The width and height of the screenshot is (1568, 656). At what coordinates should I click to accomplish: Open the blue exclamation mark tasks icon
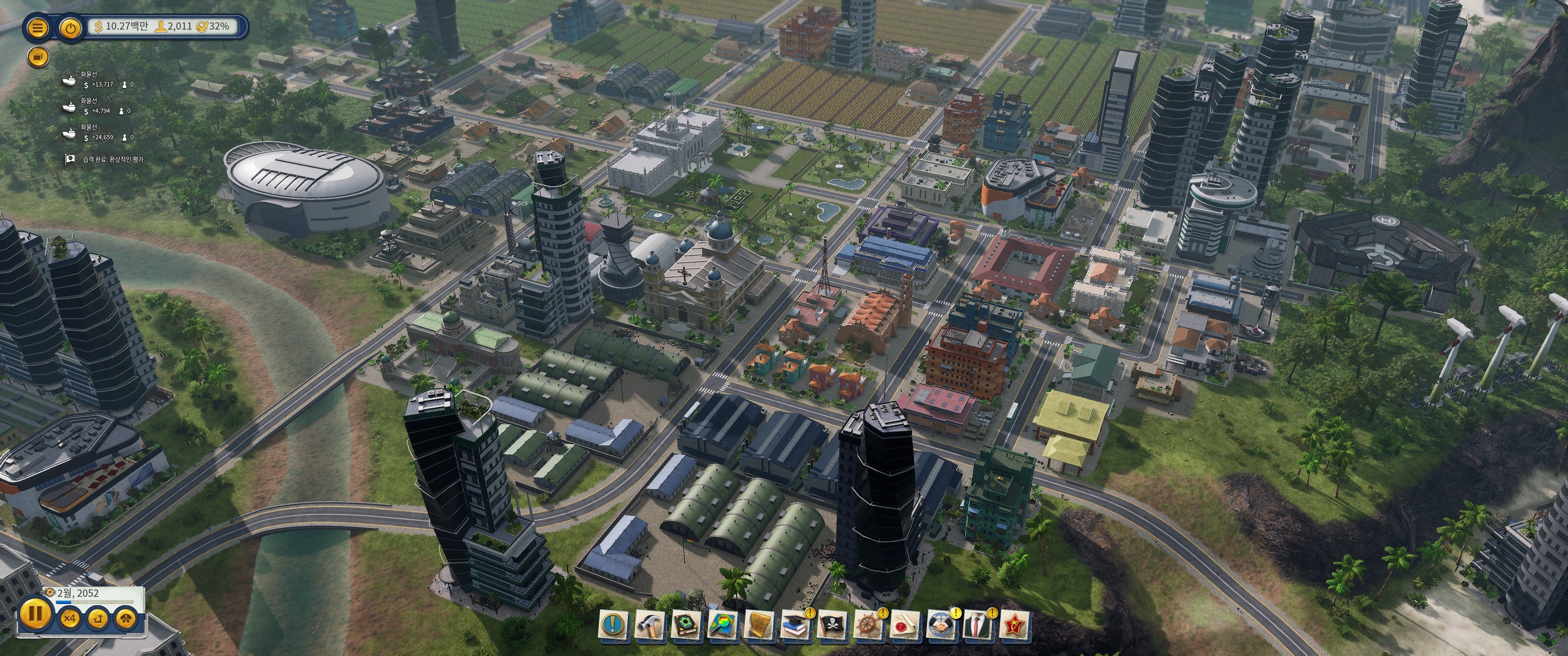(614, 625)
